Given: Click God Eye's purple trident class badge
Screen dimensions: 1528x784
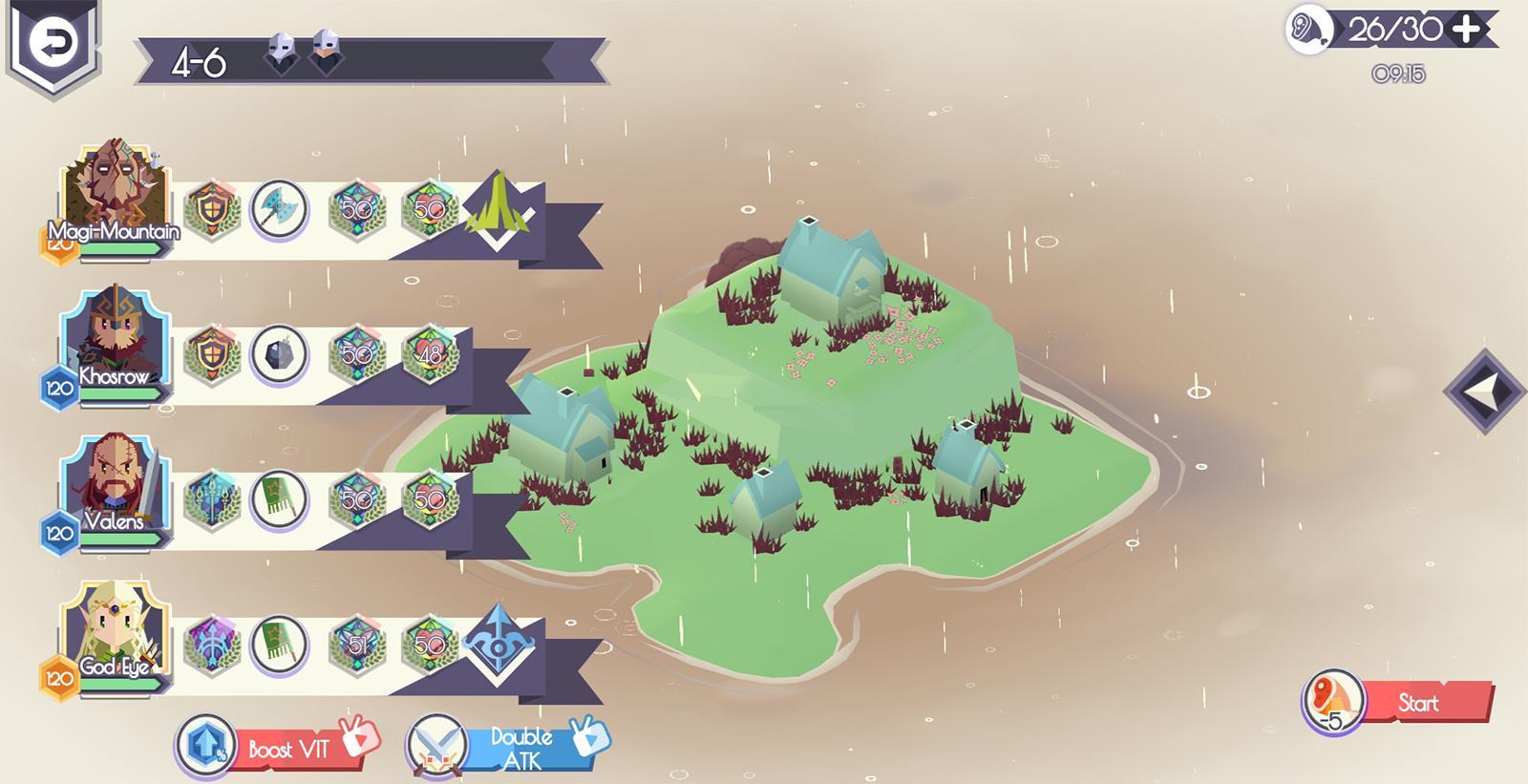Looking at the screenshot, I should coord(211,645).
